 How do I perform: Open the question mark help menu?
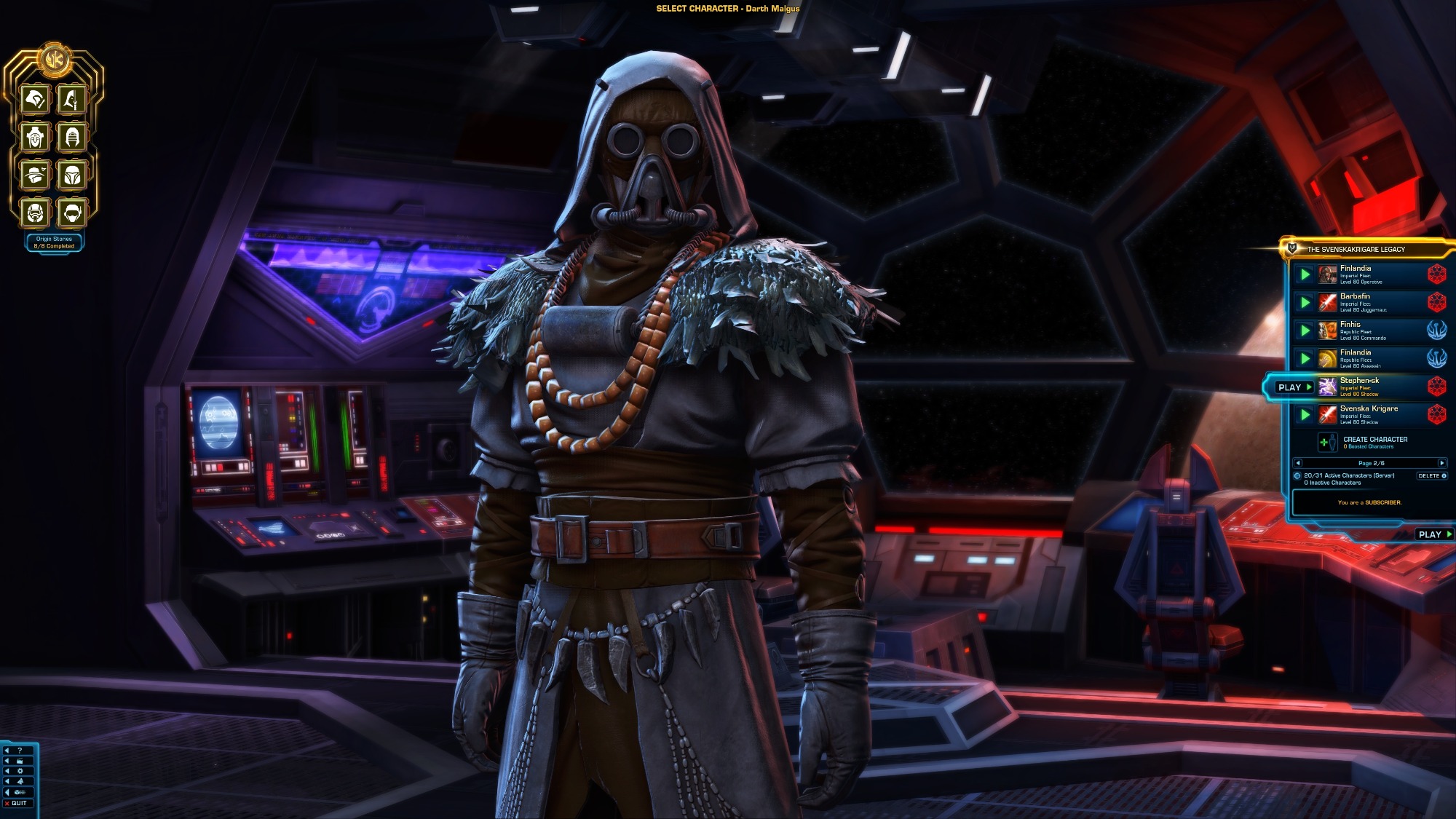click(x=20, y=750)
